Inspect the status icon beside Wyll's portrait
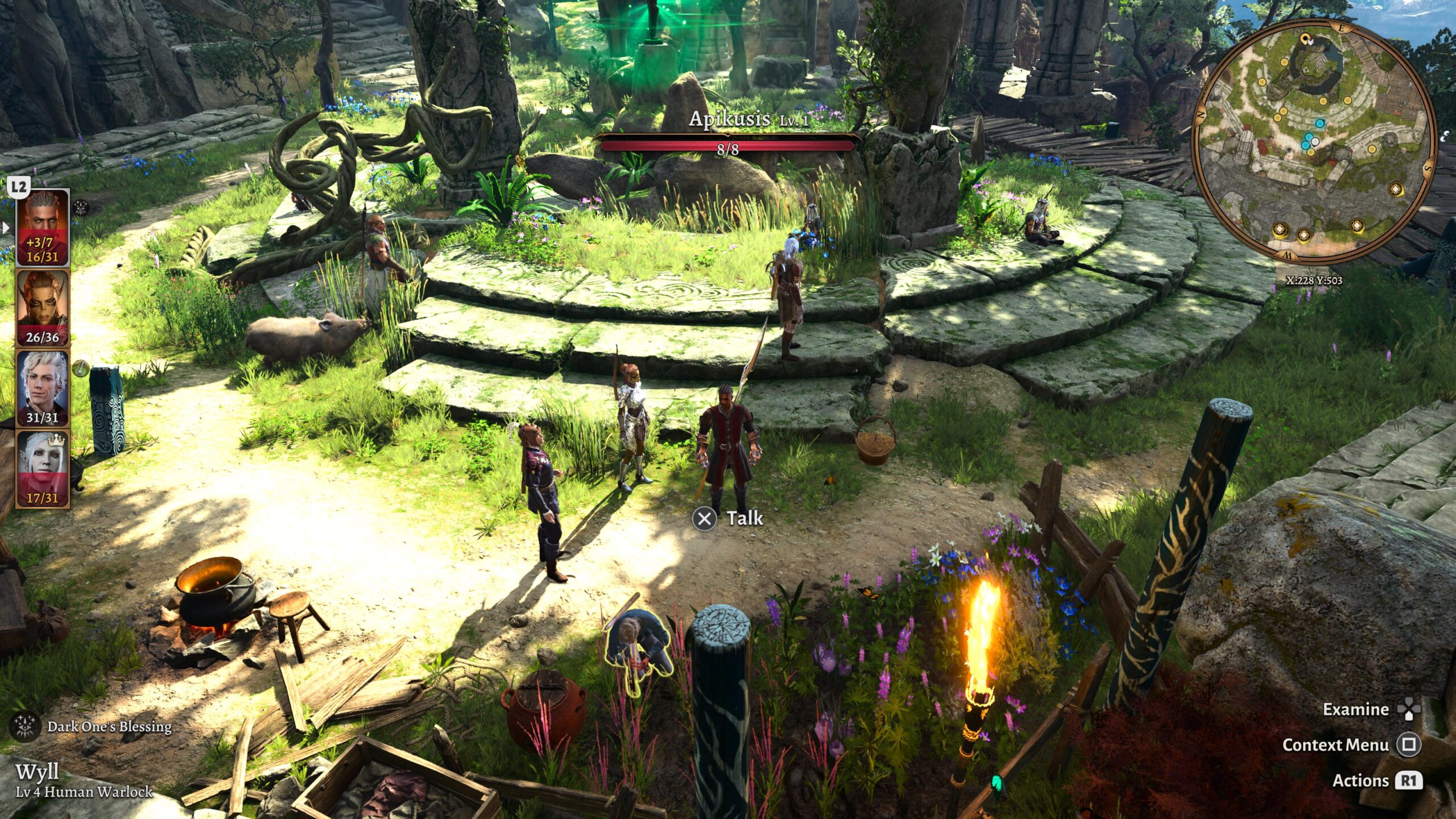Viewport: 1456px width, 819px height. click(81, 208)
